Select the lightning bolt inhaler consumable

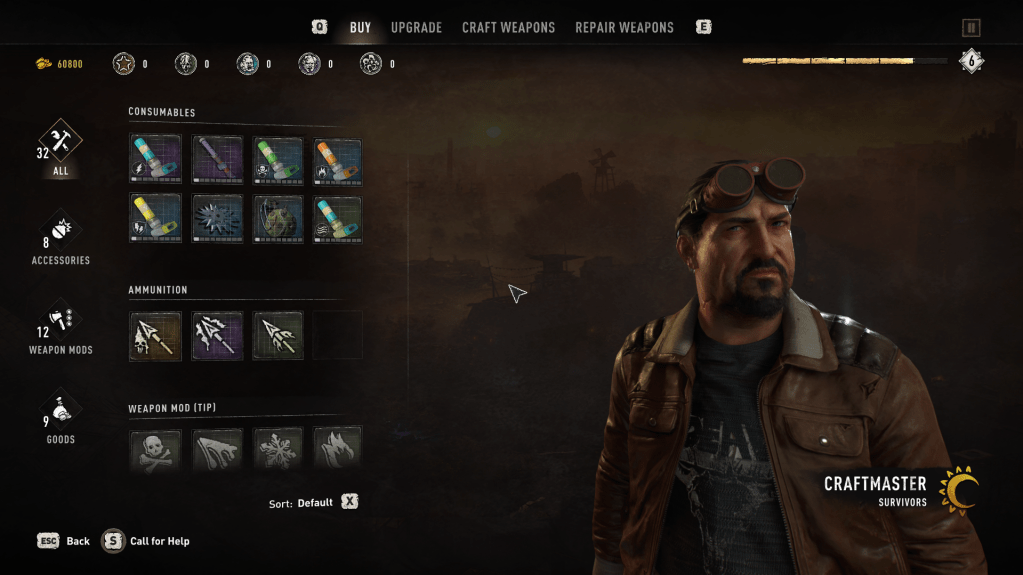156,159
